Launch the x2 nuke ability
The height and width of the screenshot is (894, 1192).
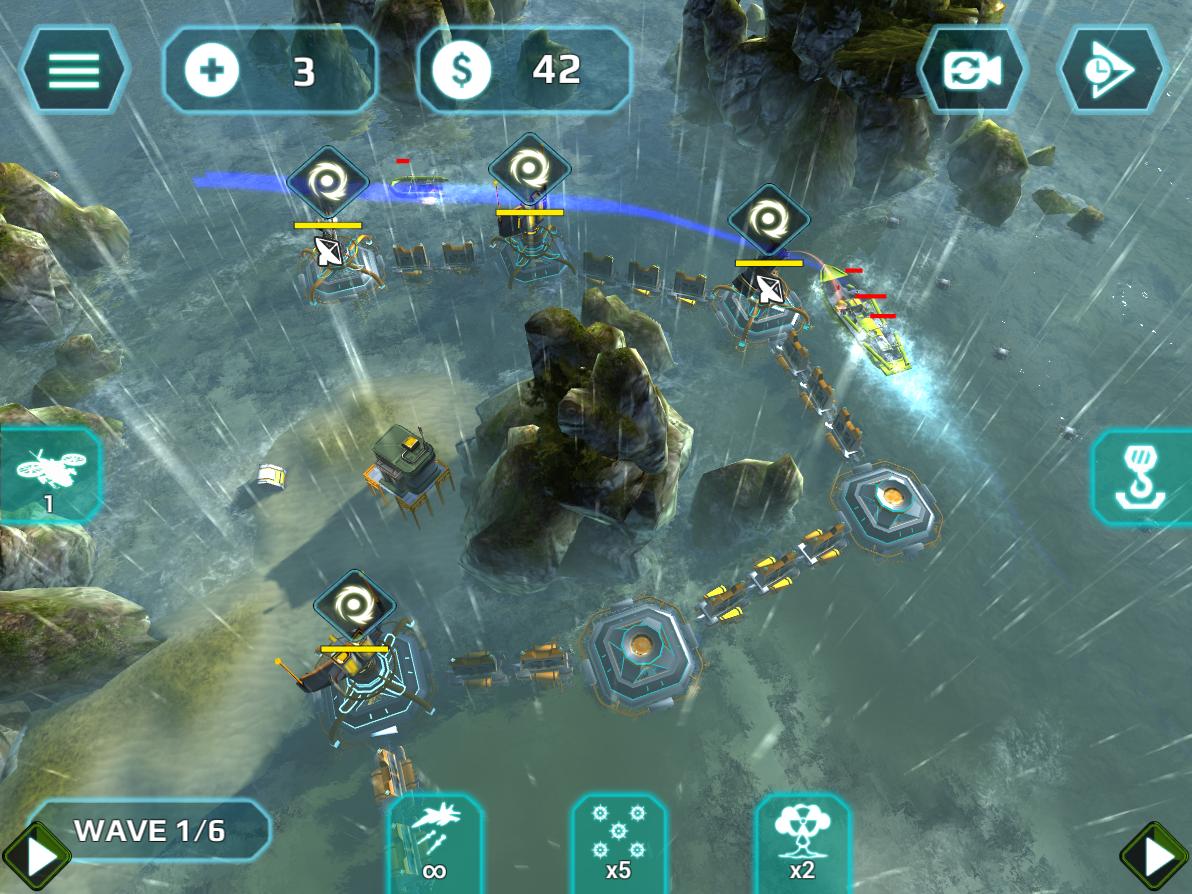point(802,841)
